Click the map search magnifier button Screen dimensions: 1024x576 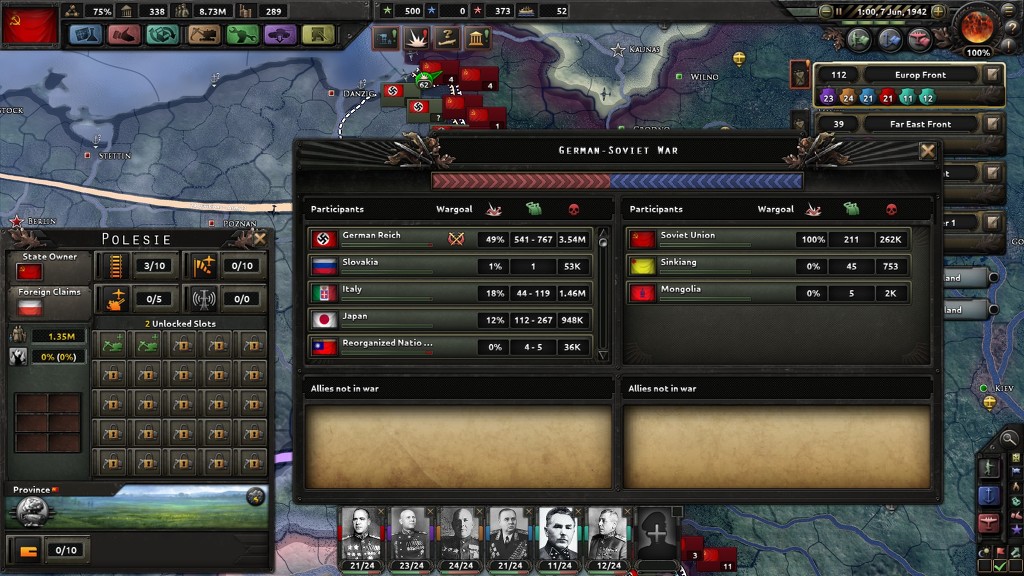[1010, 438]
